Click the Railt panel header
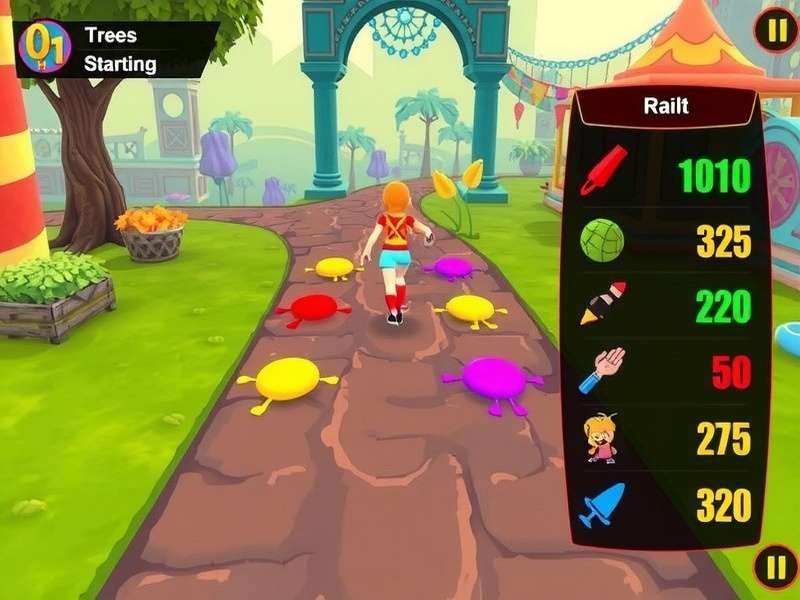 (665, 106)
